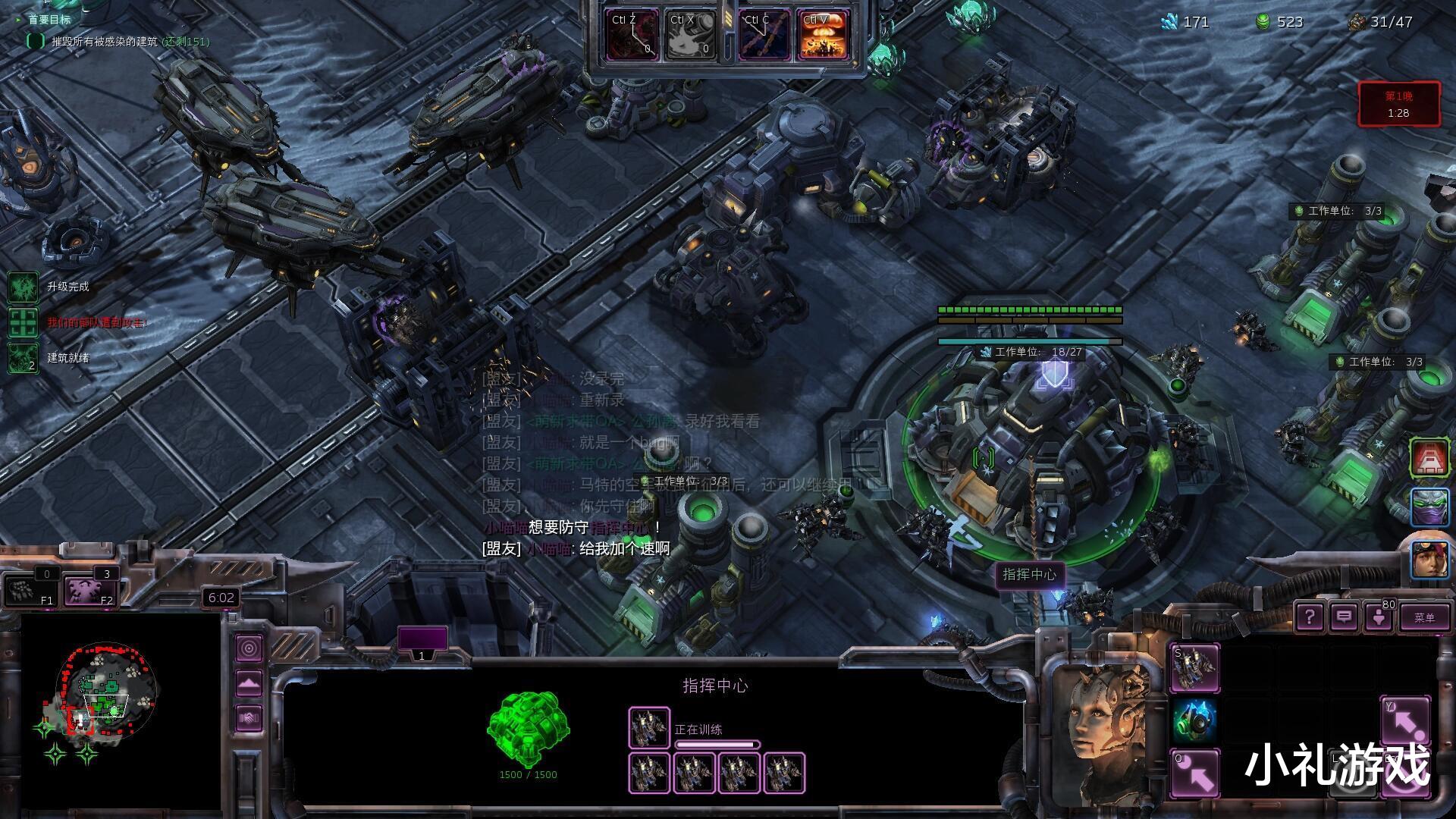The image size is (1456, 819).
Task: Click the minimap ping signal button
Action: [249, 648]
